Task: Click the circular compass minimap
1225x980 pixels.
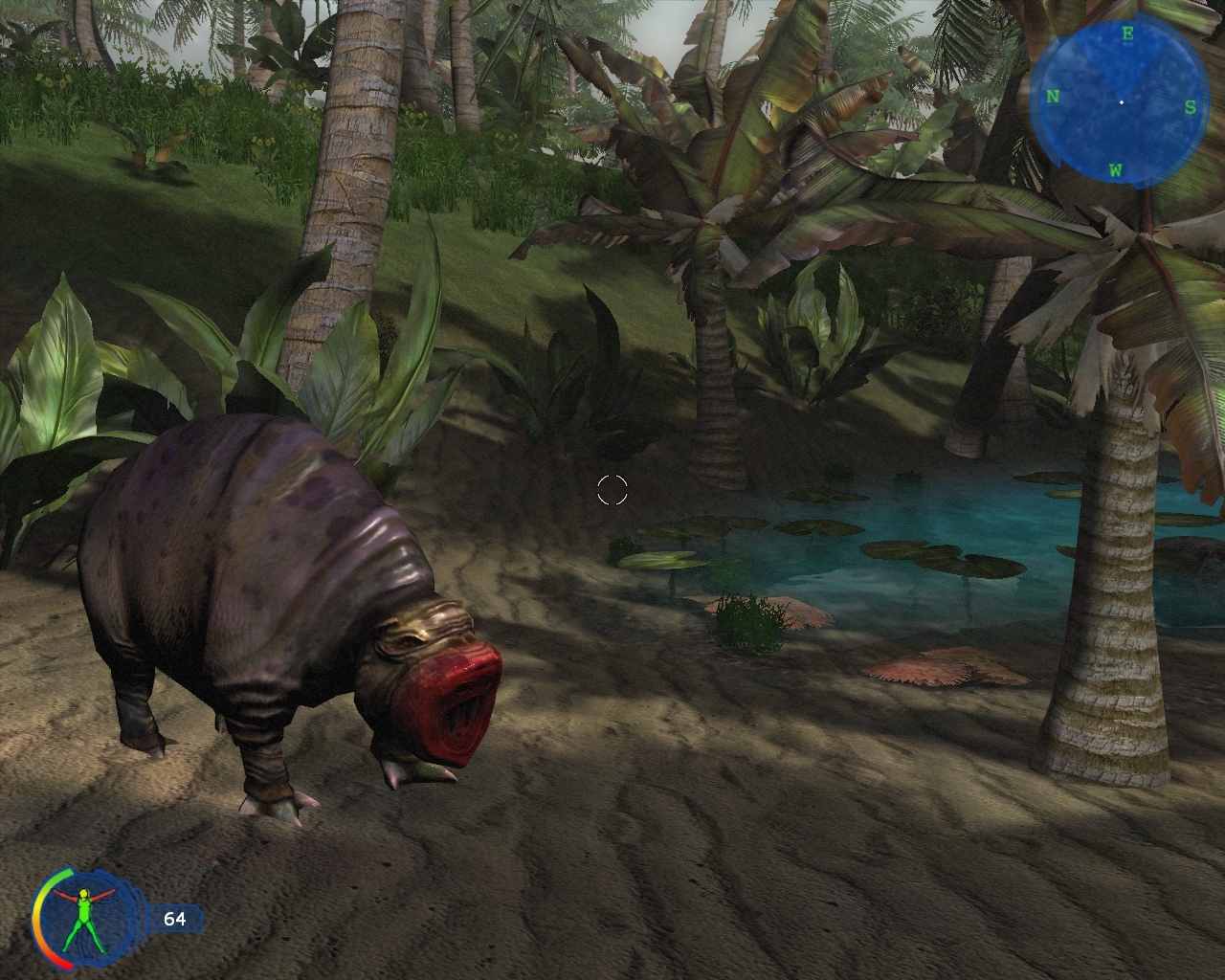Action: click(x=1121, y=100)
